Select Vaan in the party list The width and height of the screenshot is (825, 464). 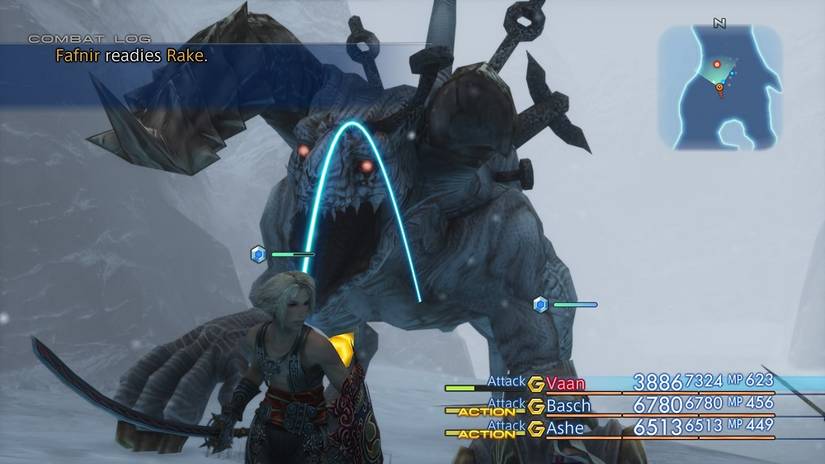point(566,382)
